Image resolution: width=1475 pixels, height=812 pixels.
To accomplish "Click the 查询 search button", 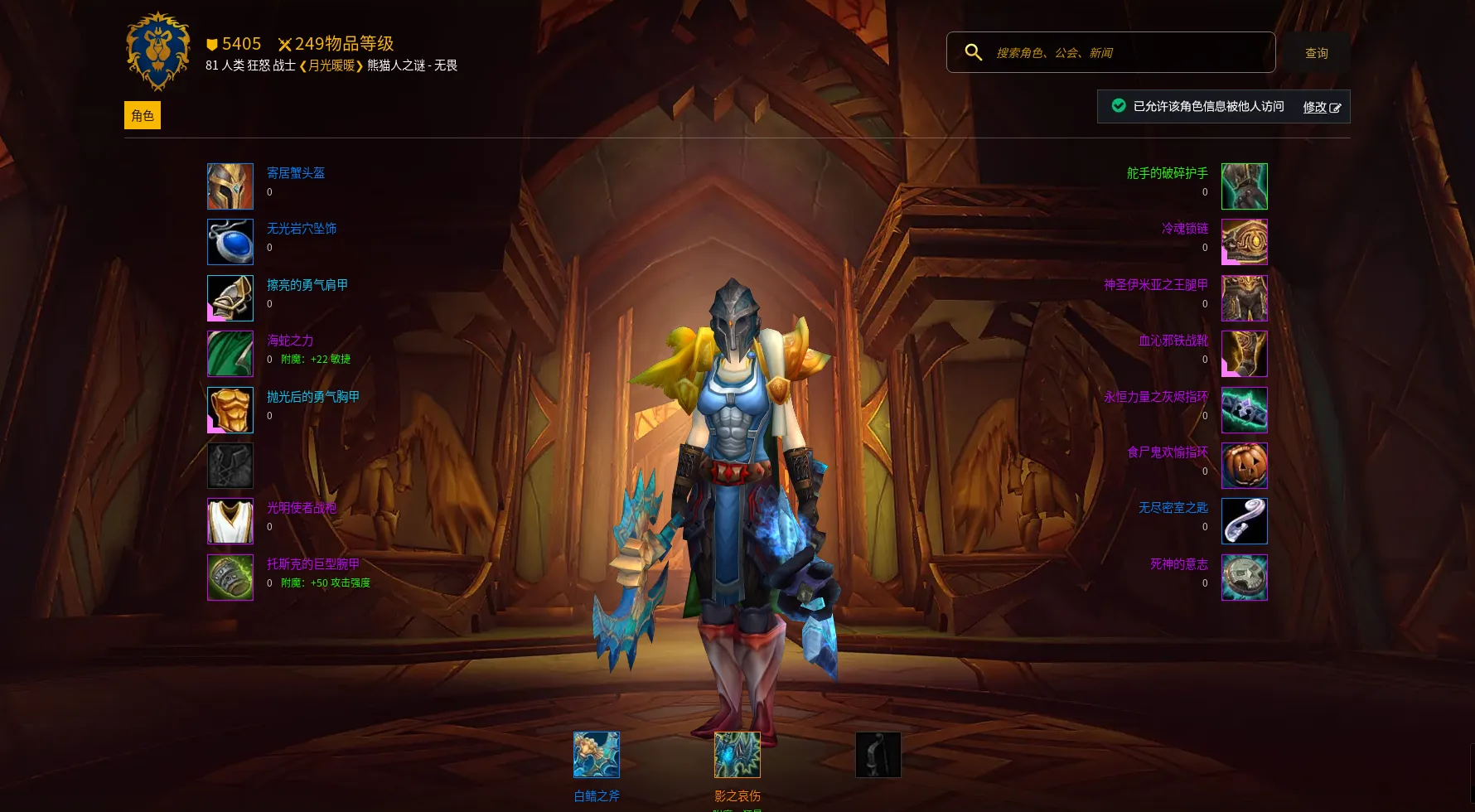I will coord(1316,53).
